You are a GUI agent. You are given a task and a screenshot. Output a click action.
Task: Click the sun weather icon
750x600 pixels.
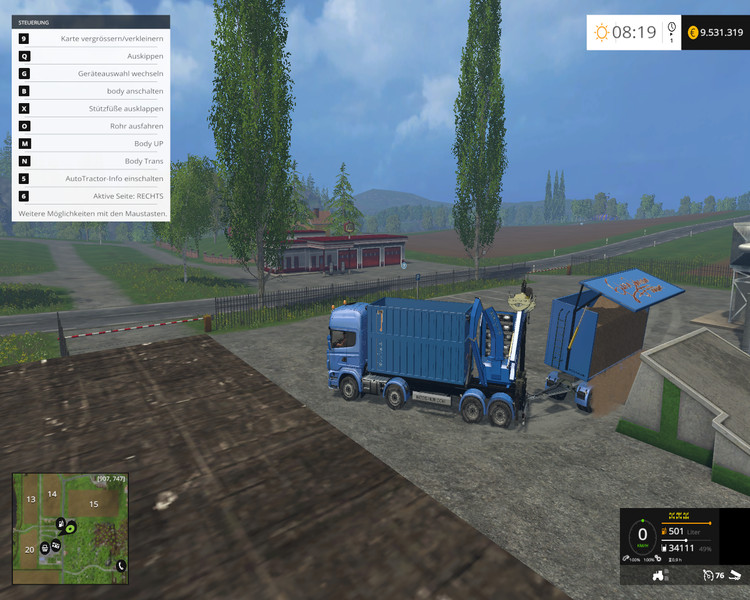601,33
